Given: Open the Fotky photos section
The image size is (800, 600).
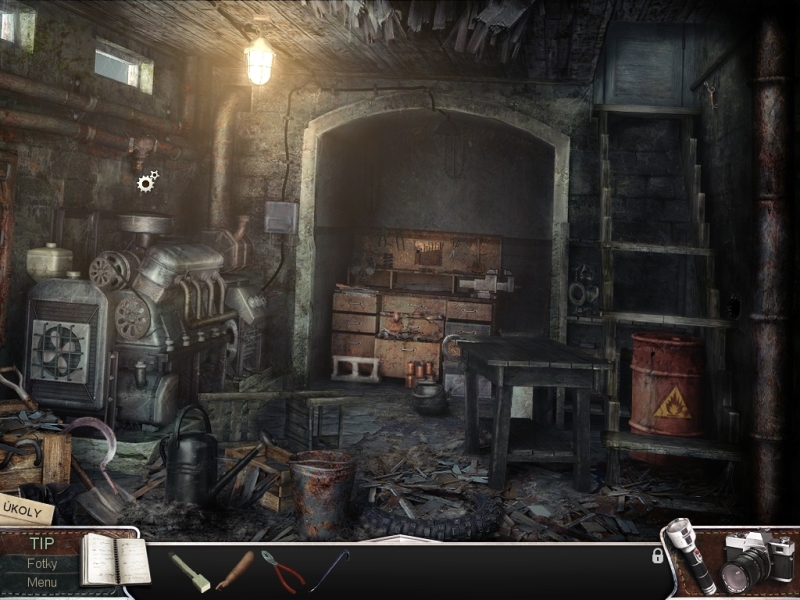Looking at the screenshot, I should (x=42, y=564).
